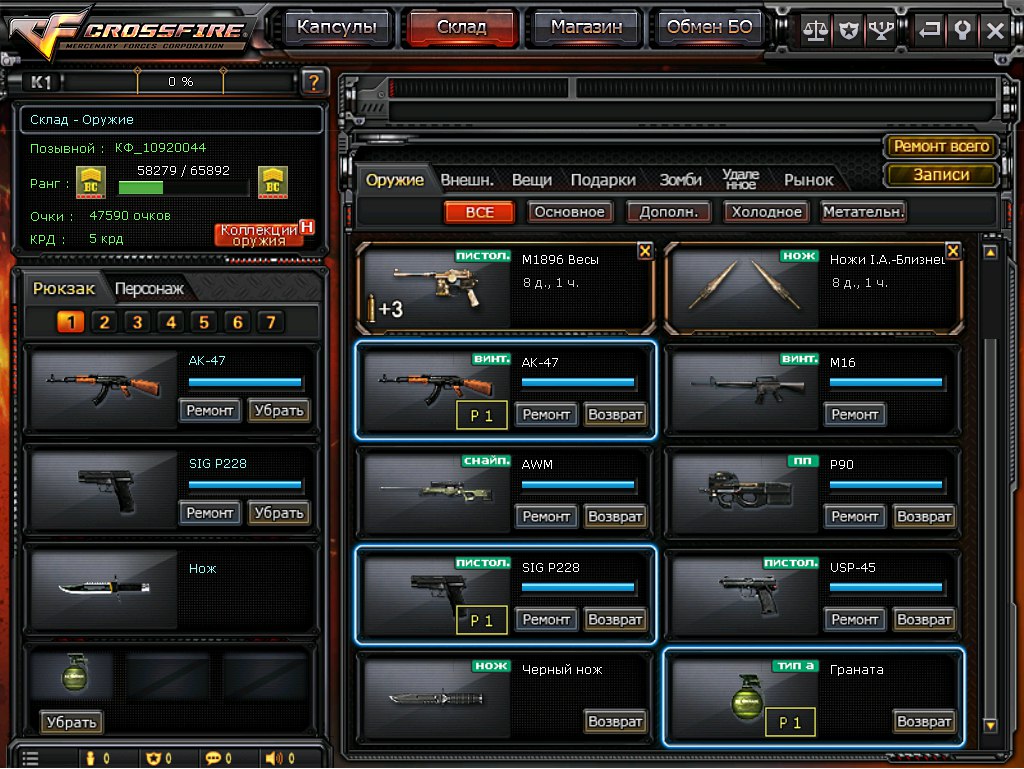
Task: Select backpack number 3
Action: tap(137, 322)
